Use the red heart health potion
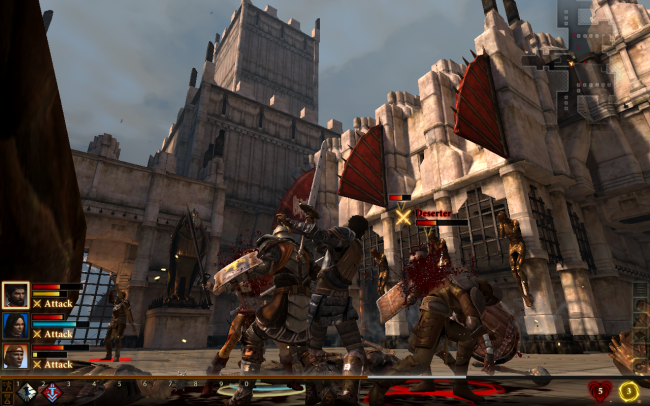This screenshot has height=406, width=650. pos(599,391)
